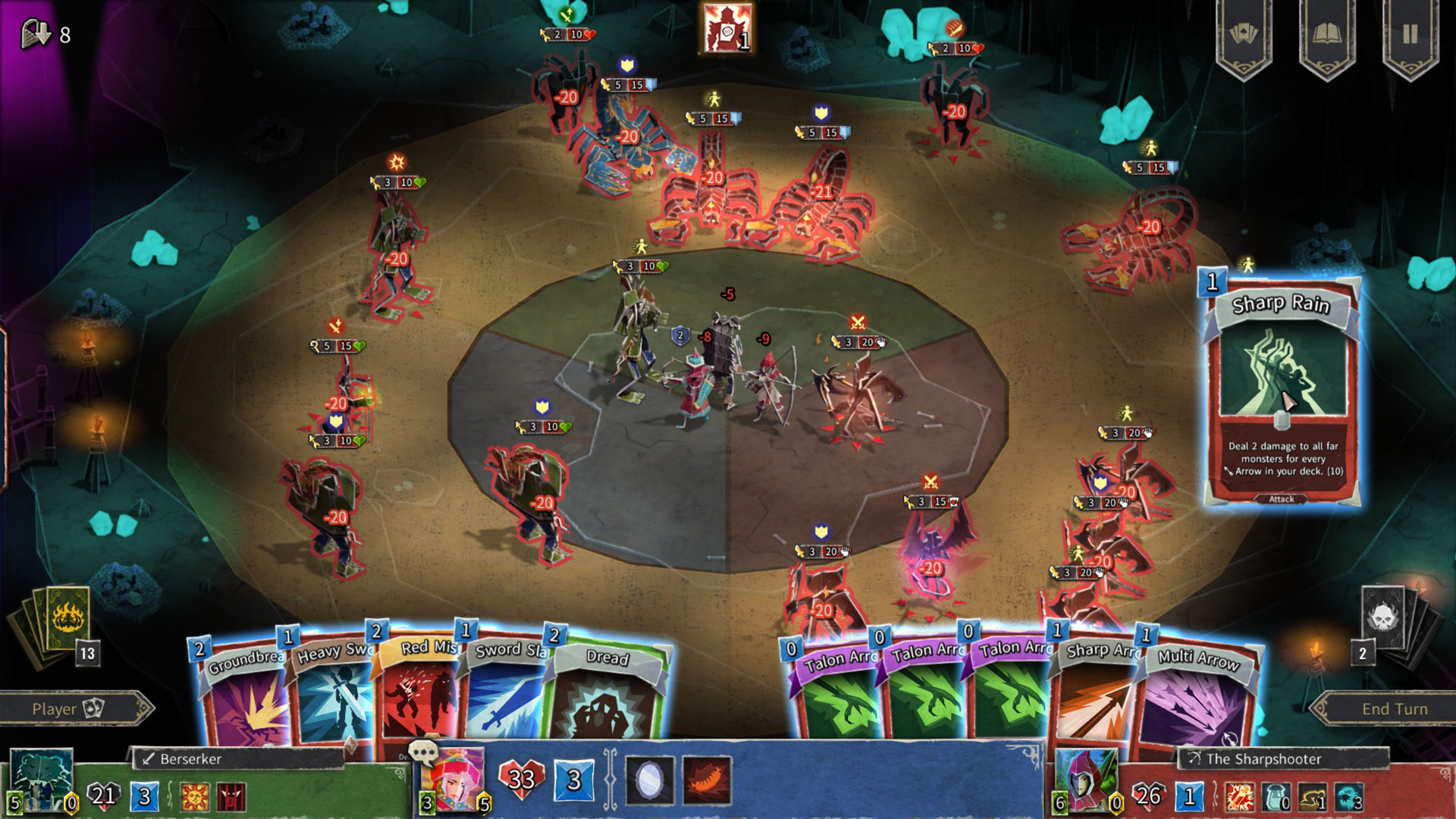Click the Player deck button
1456x819 pixels.
[76, 709]
